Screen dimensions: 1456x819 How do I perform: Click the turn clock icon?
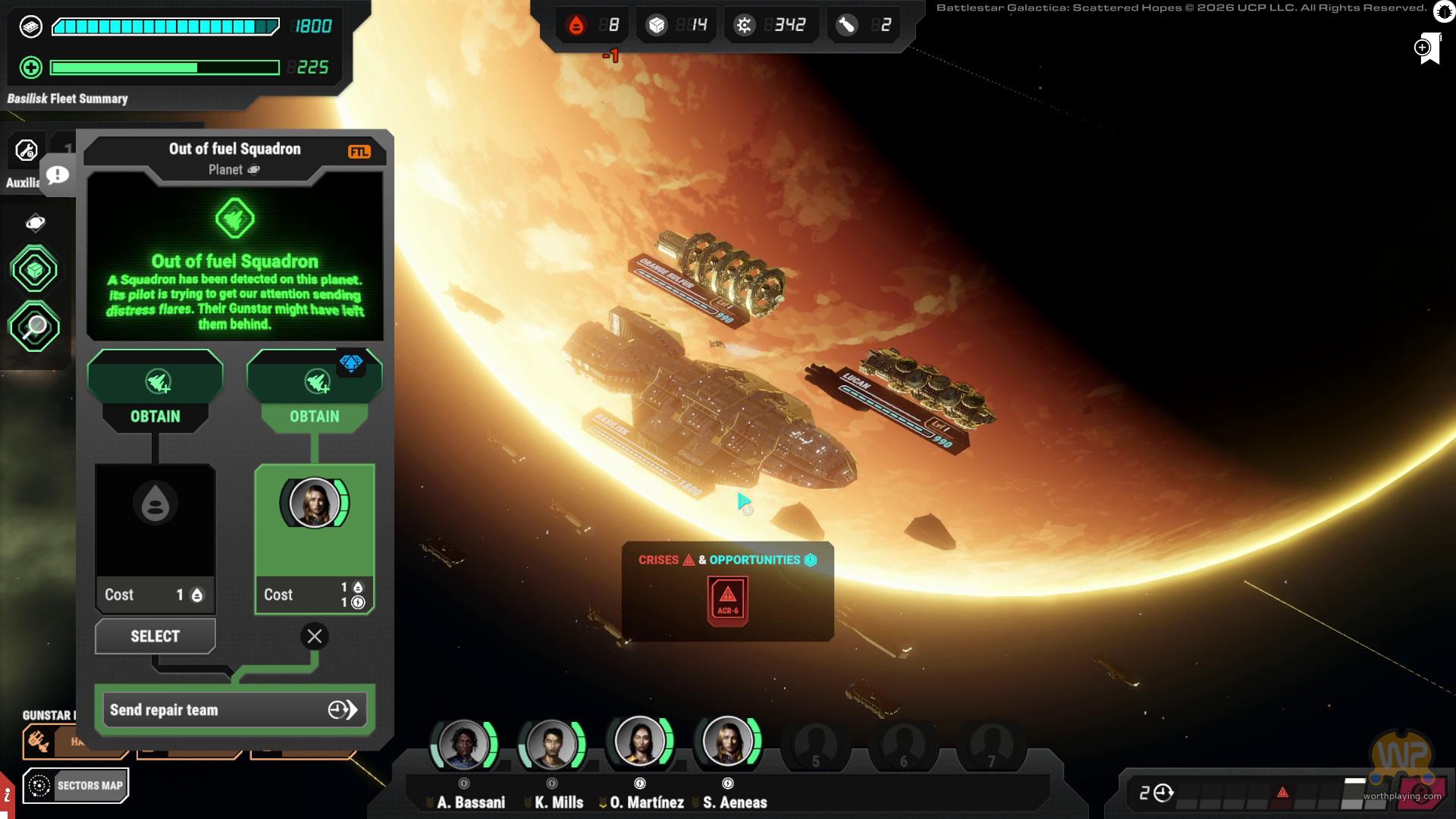click(x=1163, y=793)
